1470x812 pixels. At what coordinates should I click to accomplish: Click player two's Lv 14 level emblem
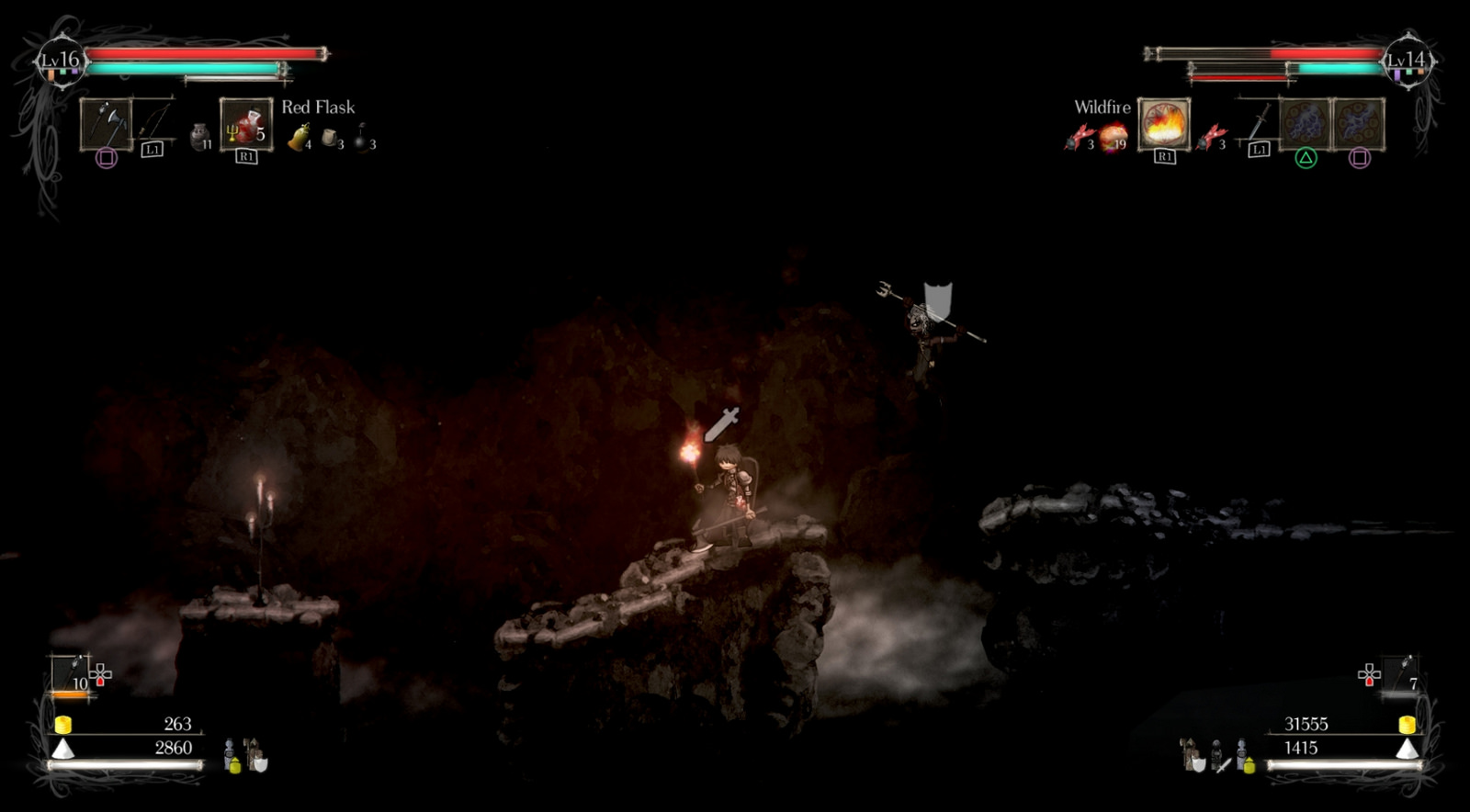pyautogui.click(x=1407, y=61)
